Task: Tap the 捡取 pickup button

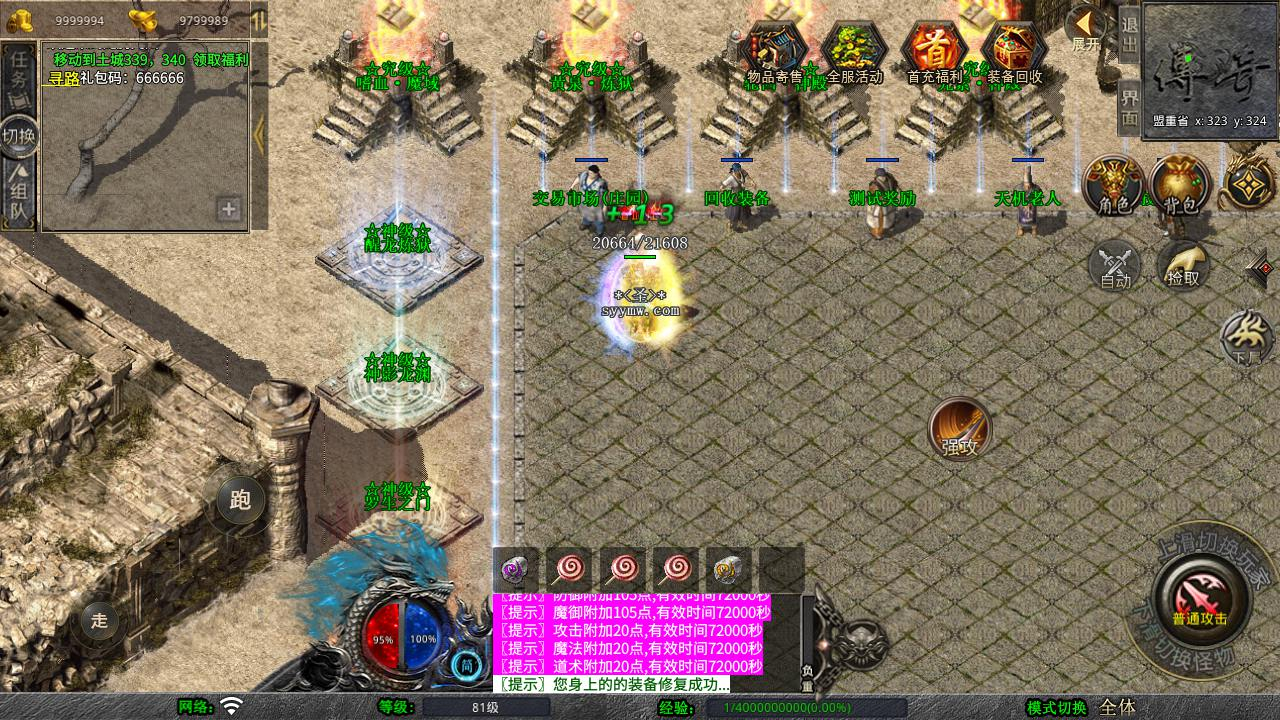Action: click(1182, 265)
